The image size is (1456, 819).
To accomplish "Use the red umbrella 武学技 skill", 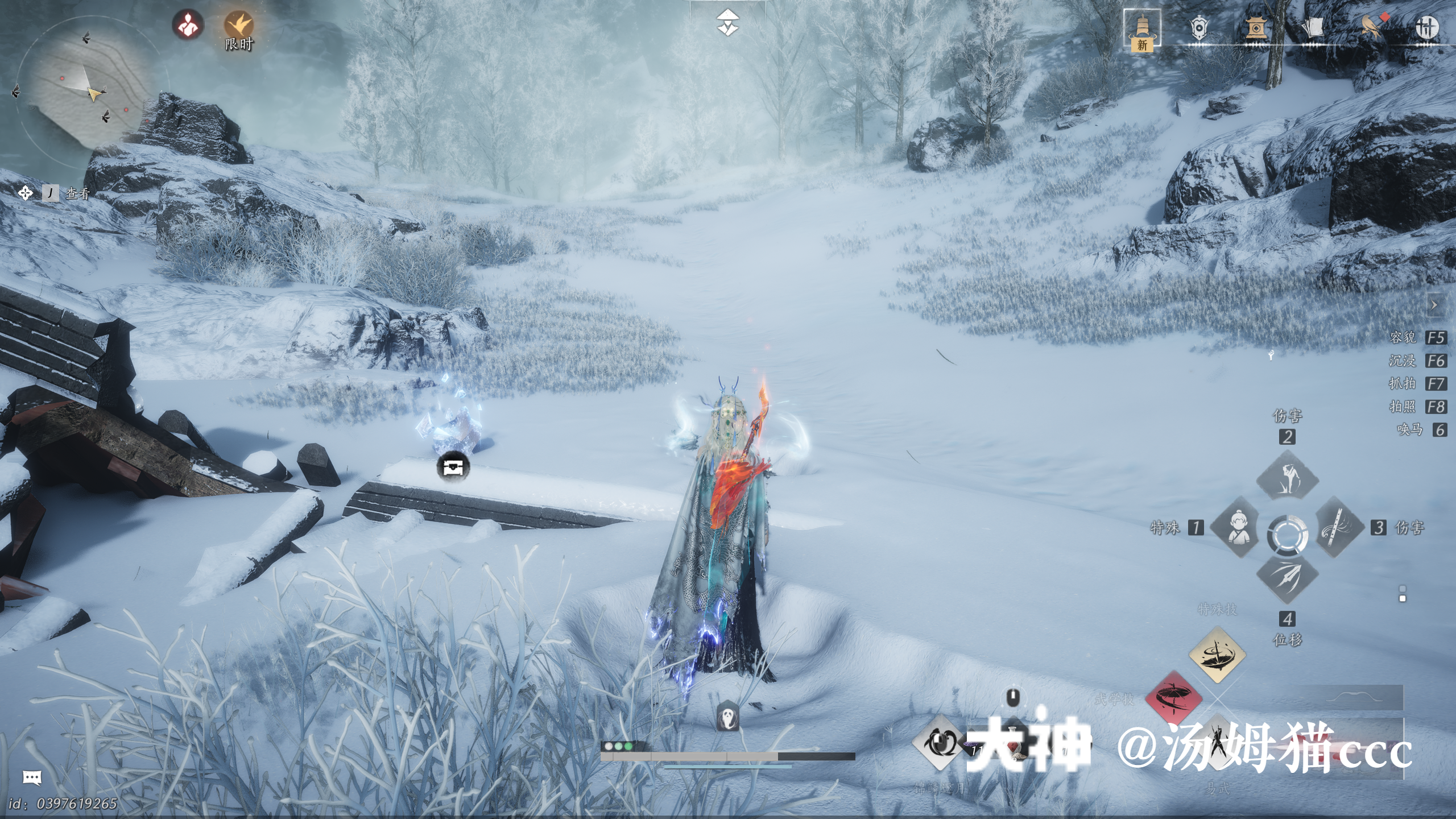I will 1173,698.
